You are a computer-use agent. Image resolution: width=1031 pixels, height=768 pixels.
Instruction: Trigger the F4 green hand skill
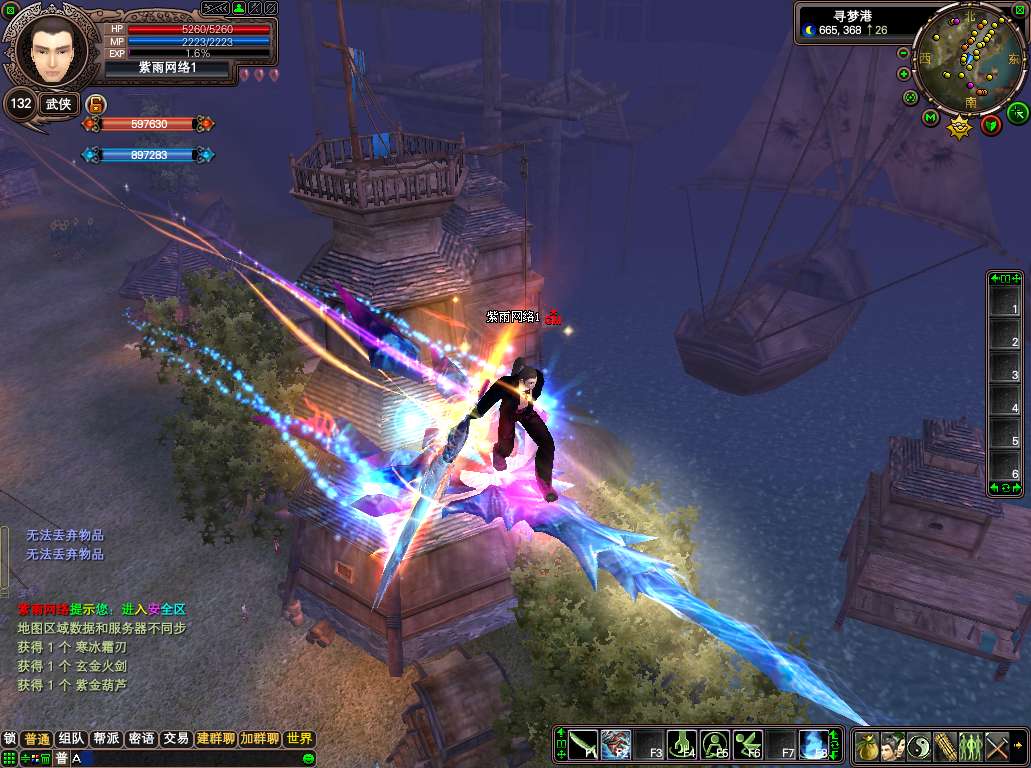682,745
